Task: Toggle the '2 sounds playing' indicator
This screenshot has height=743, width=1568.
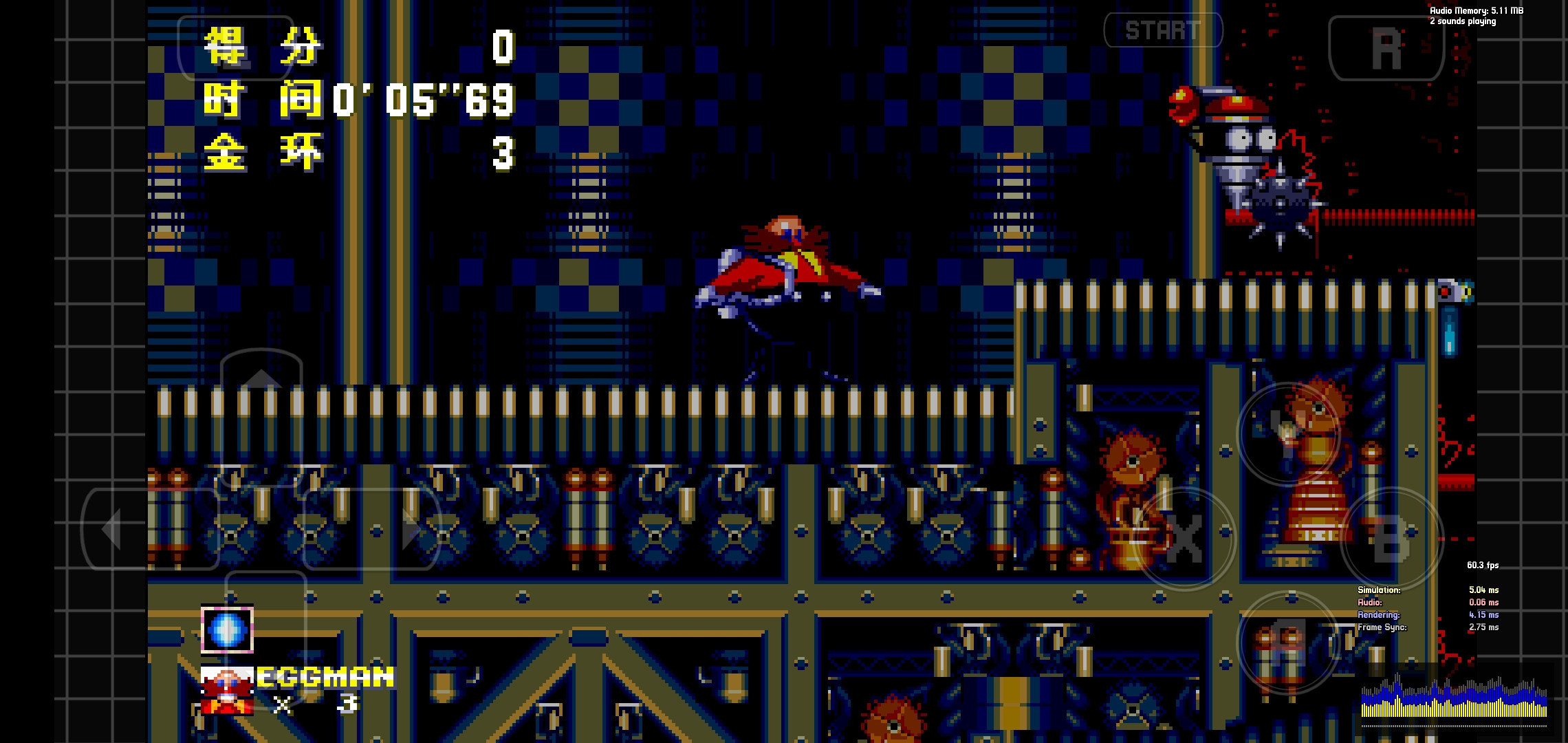Action: point(1463,21)
